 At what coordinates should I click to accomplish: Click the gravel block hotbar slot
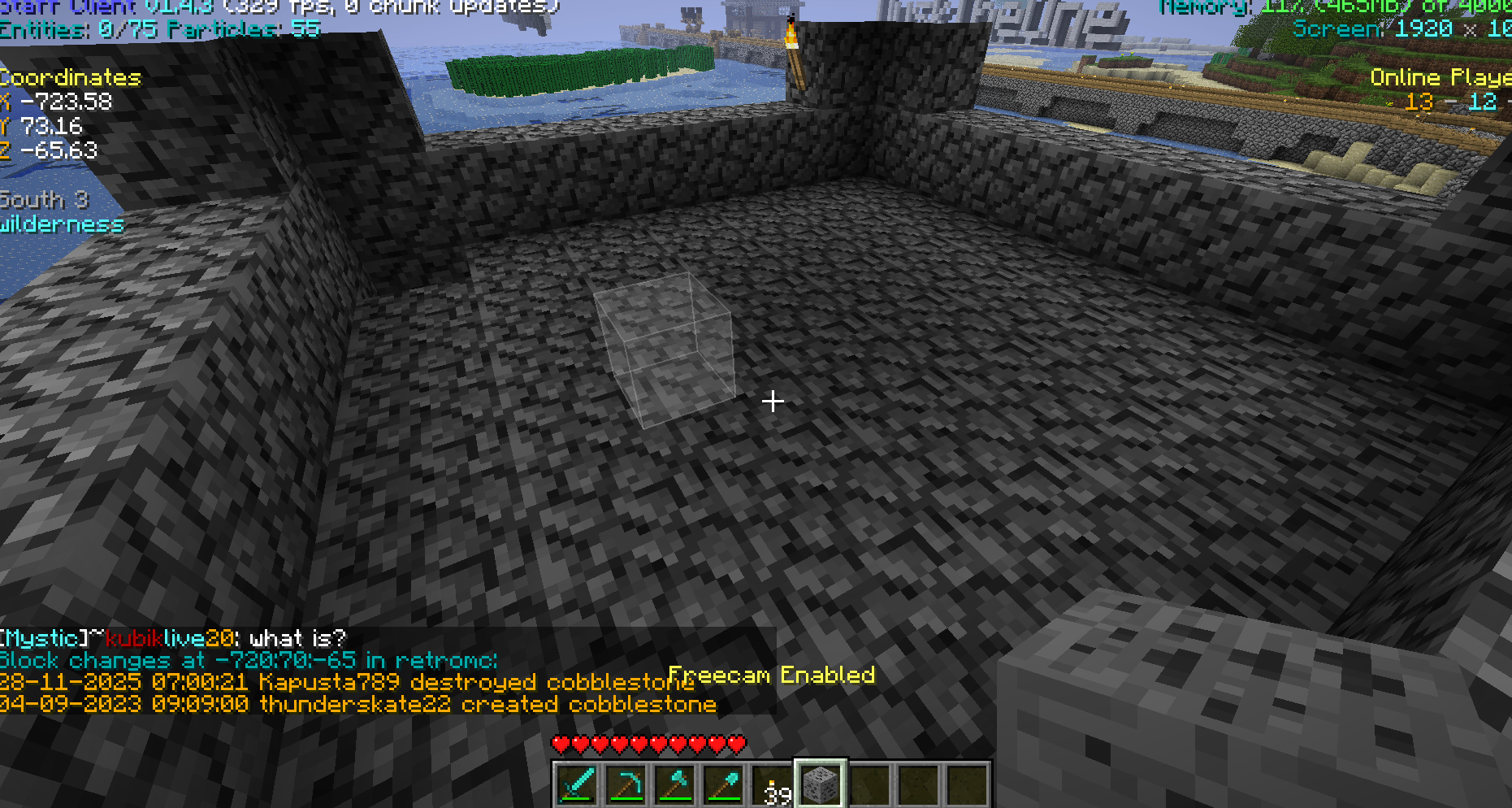pyautogui.click(x=821, y=784)
